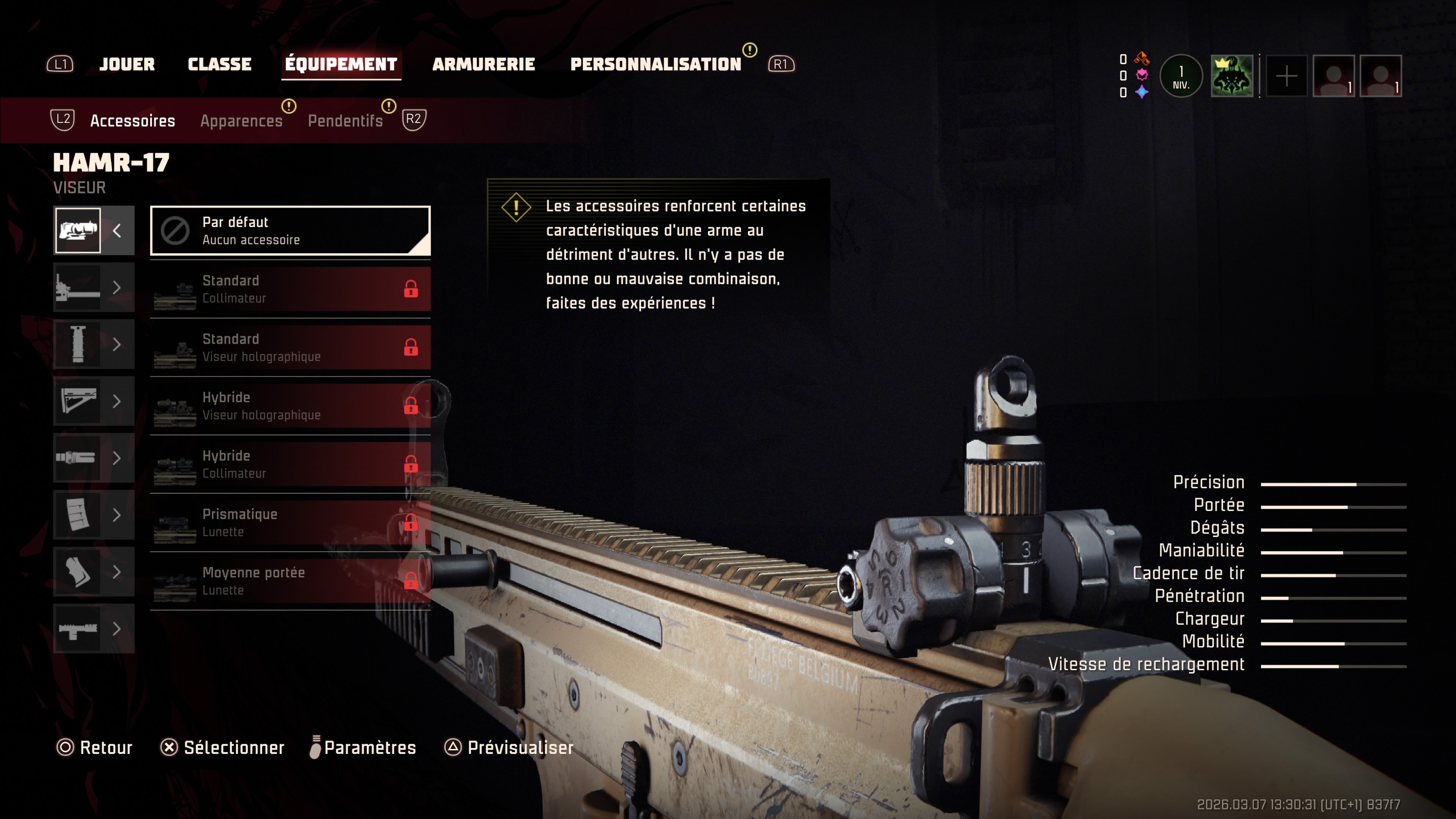Screen dimensions: 1456x819
Task: Select the locked Standard Collimateur sight
Action: pos(290,289)
